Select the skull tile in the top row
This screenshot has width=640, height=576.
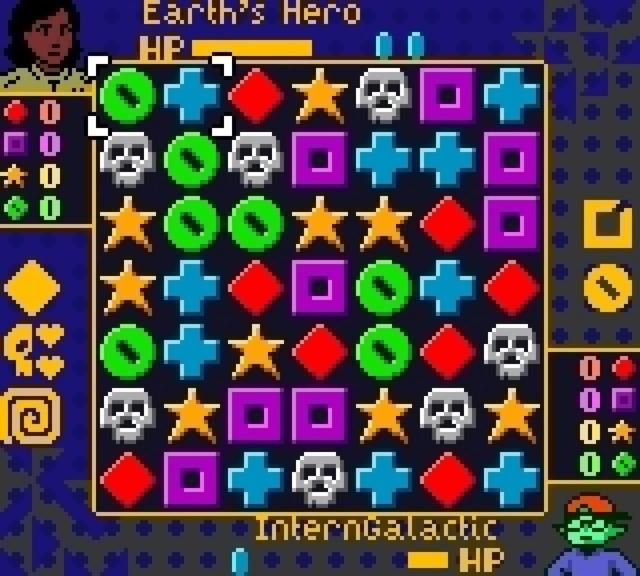click(384, 96)
